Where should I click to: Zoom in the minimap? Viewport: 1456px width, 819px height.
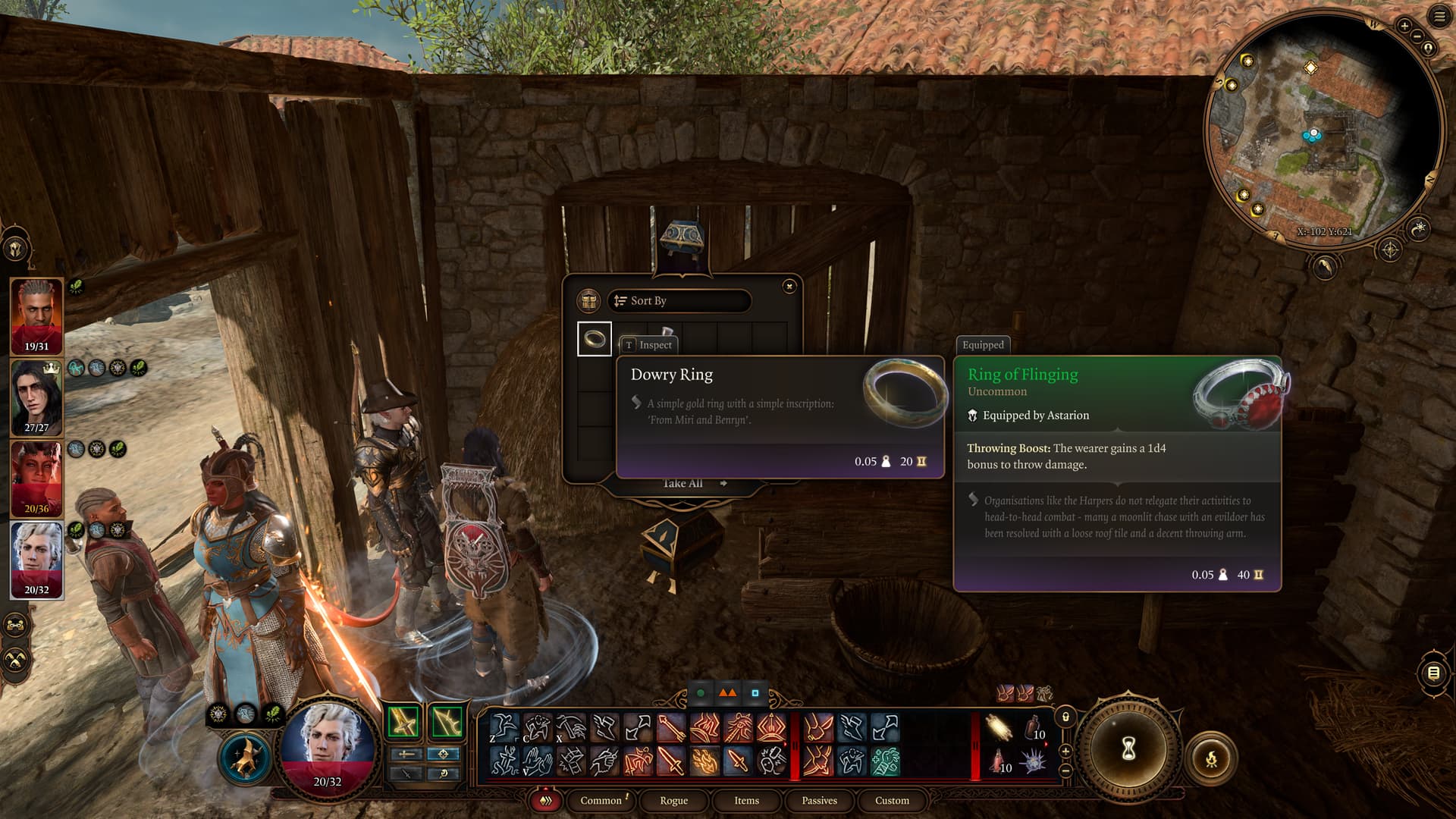(x=1404, y=26)
